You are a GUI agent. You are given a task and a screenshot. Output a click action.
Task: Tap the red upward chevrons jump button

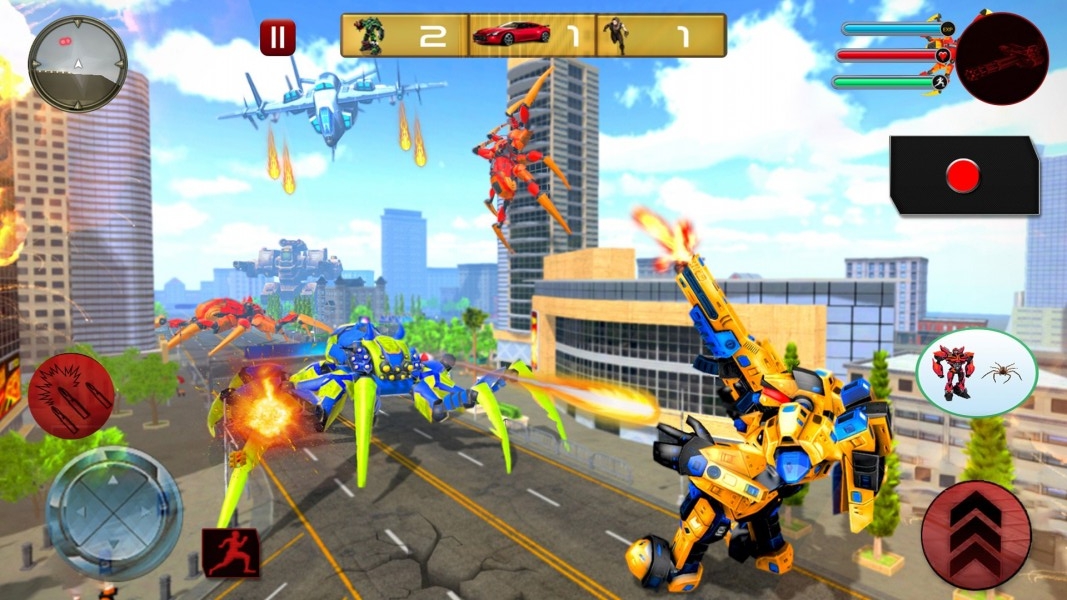point(975,535)
